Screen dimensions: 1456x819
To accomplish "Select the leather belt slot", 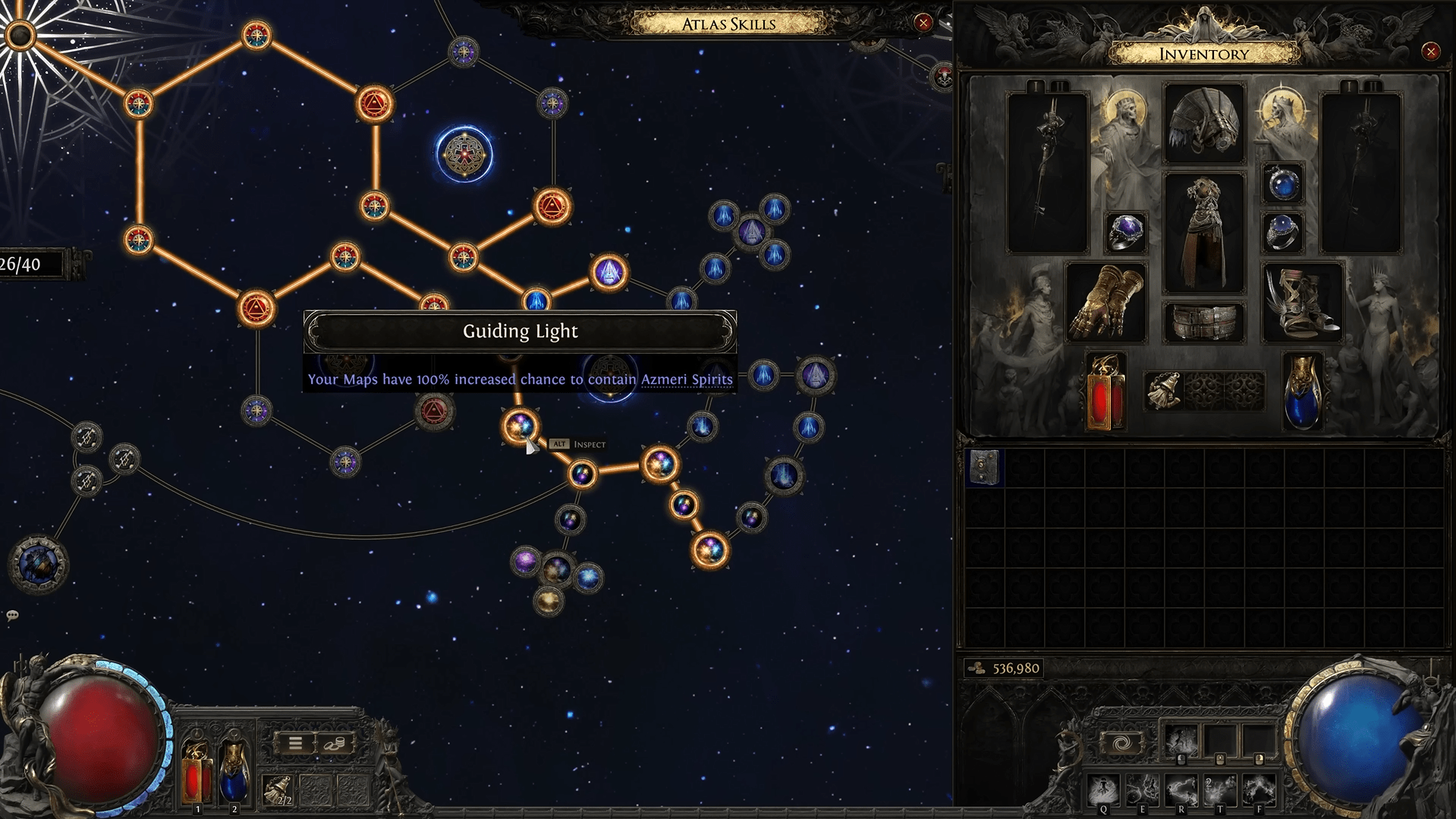I will click(1203, 320).
